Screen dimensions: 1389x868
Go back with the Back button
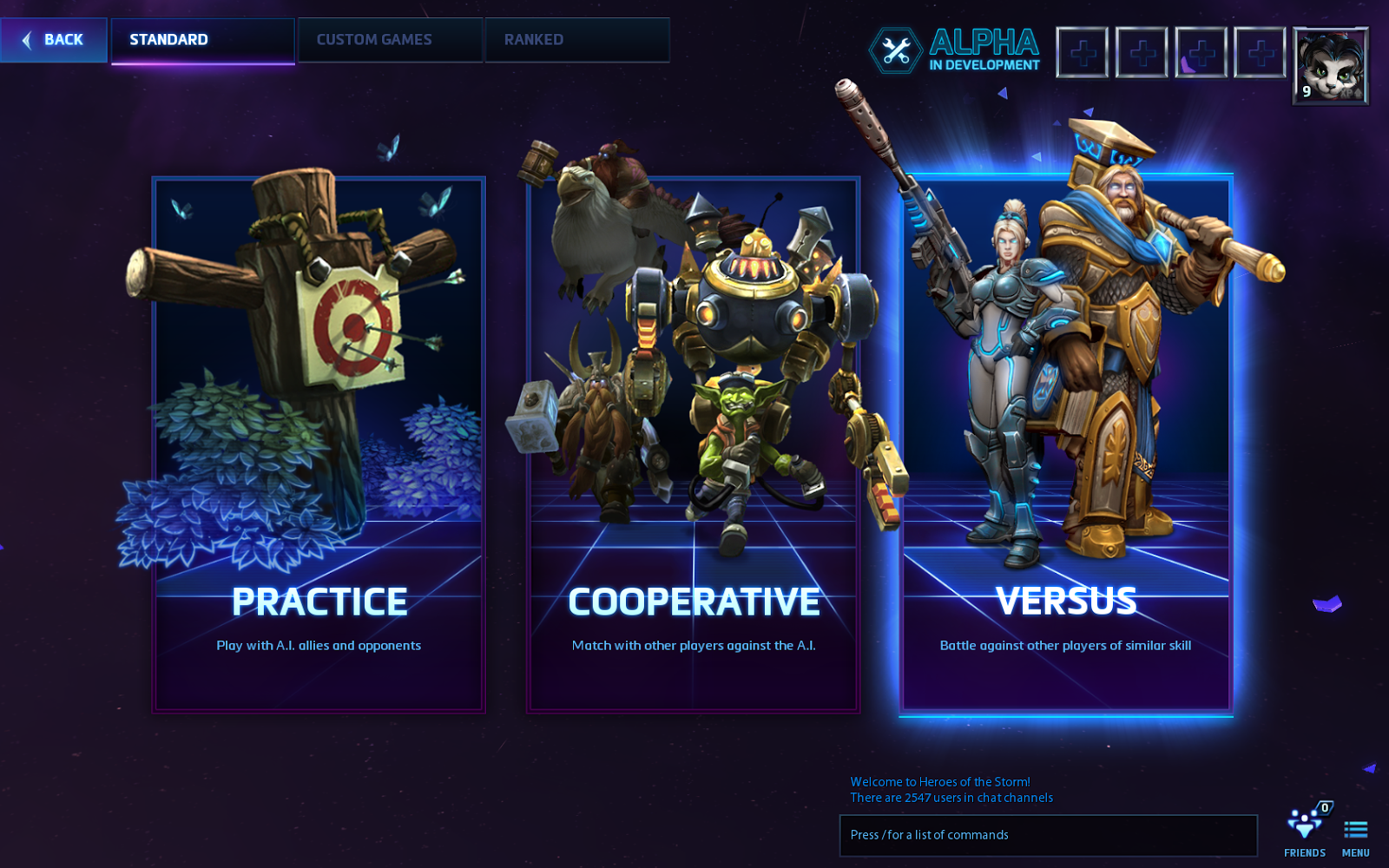(x=54, y=40)
